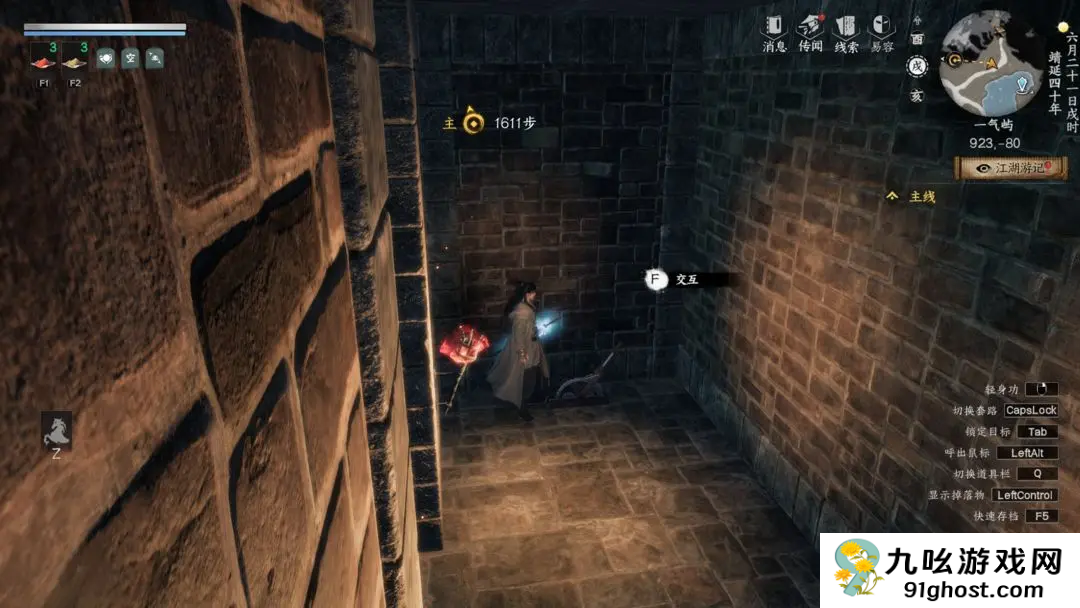1080x608 pixels.
Task: Click the 戌 time period marker
Action: (x=916, y=67)
